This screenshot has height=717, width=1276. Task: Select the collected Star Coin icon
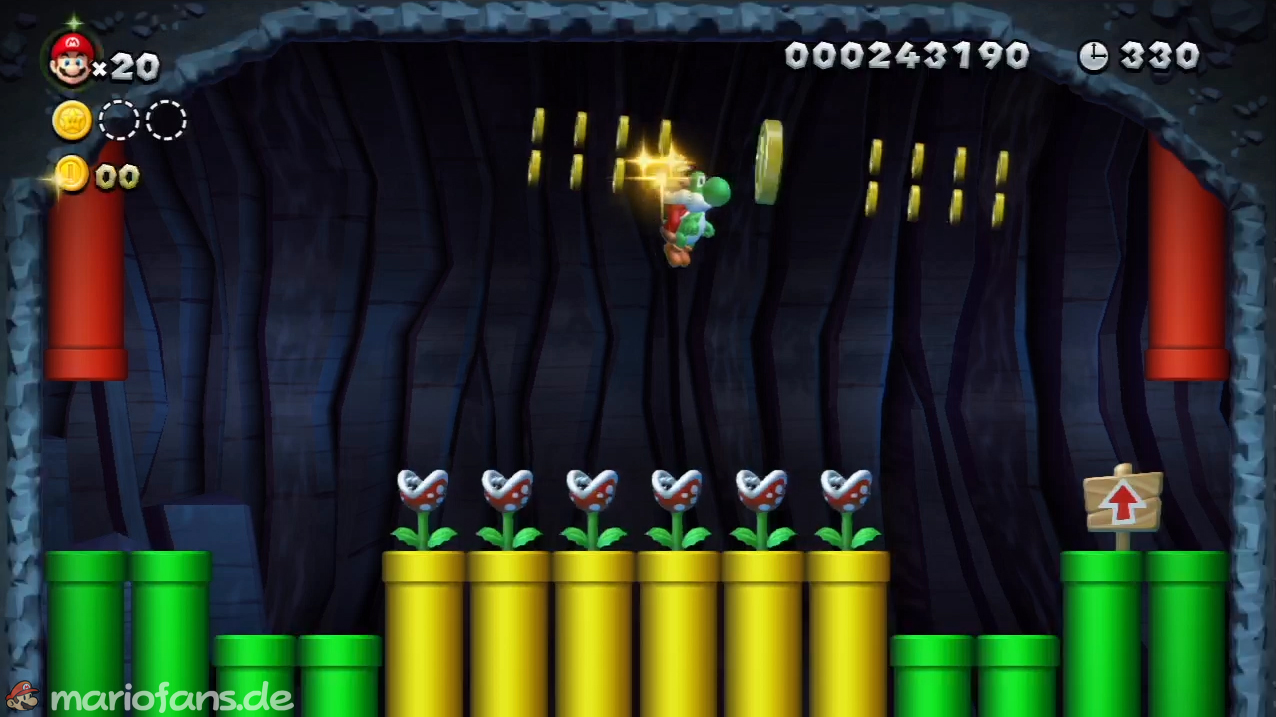coord(72,121)
